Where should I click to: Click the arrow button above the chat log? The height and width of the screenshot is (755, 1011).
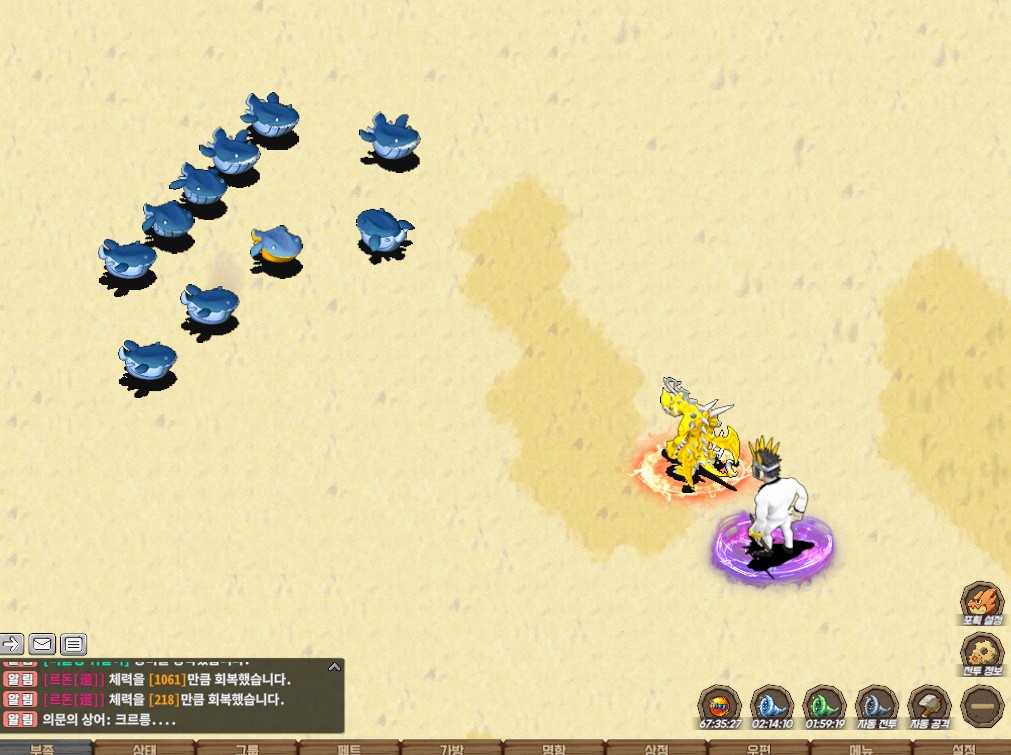pos(11,643)
